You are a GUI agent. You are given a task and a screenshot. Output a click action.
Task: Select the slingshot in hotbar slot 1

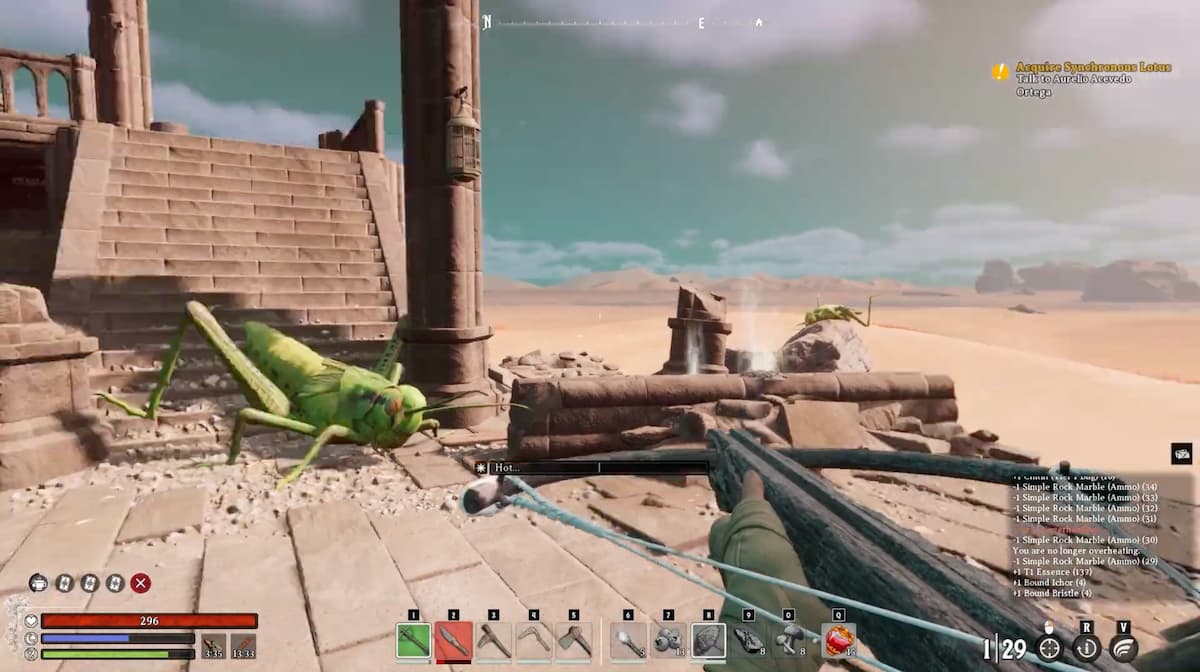point(413,640)
